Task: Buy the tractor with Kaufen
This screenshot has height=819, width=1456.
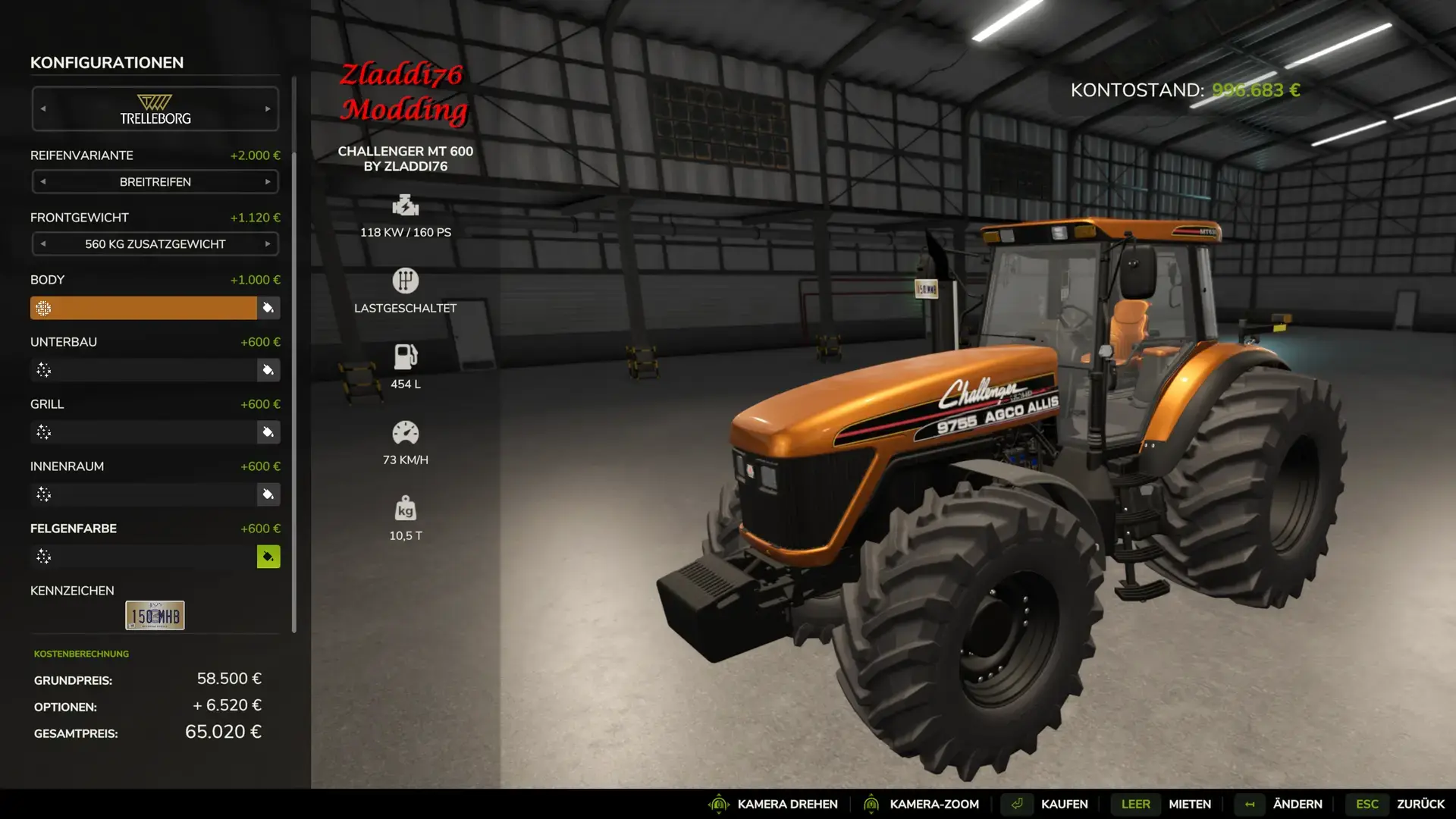Action: pyautogui.click(x=1064, y=804)
